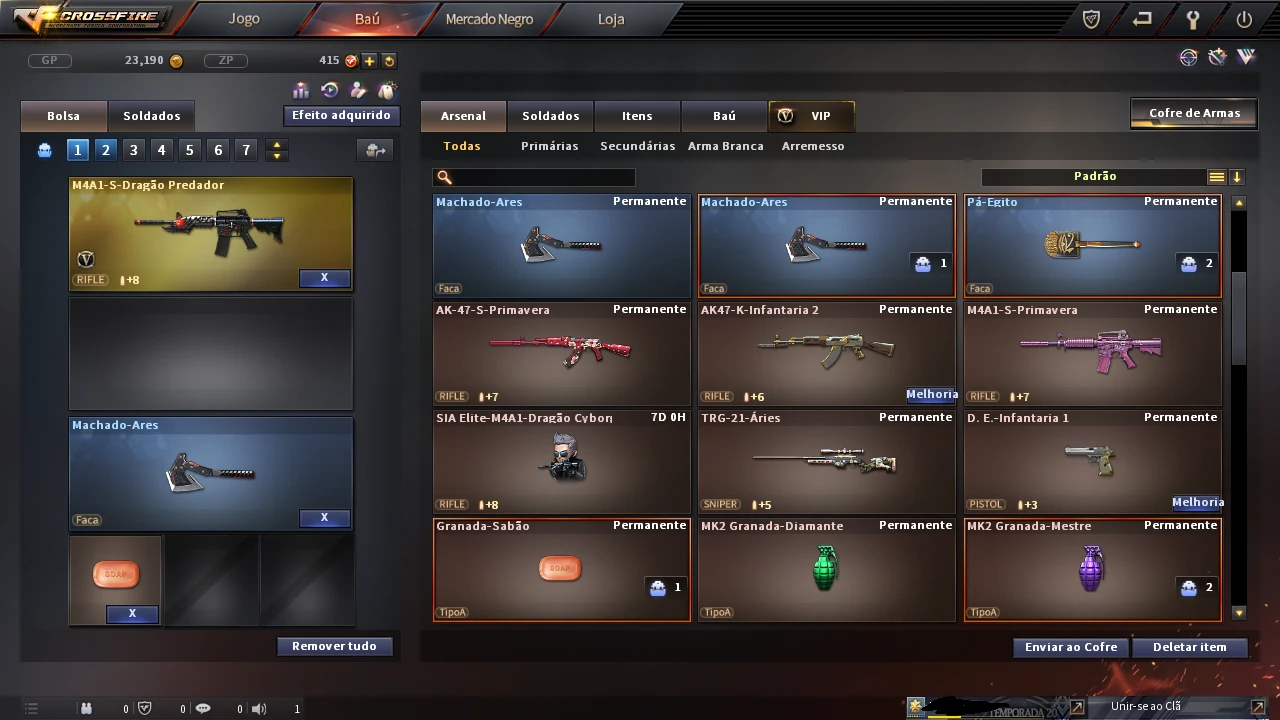1280x720 pixels.
Task: Click the descending sort arrow beside Padrão
Action: [x=1237, y=176]
